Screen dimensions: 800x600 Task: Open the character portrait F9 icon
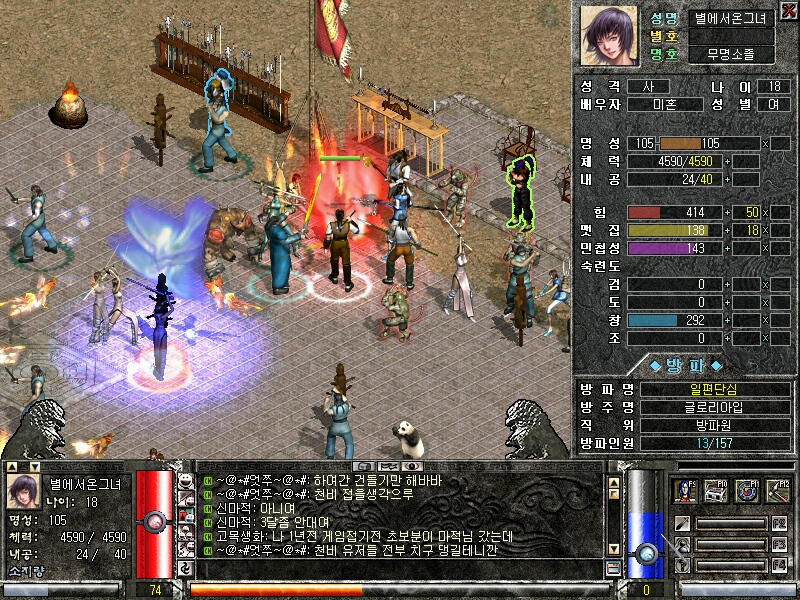coord(687,491)
